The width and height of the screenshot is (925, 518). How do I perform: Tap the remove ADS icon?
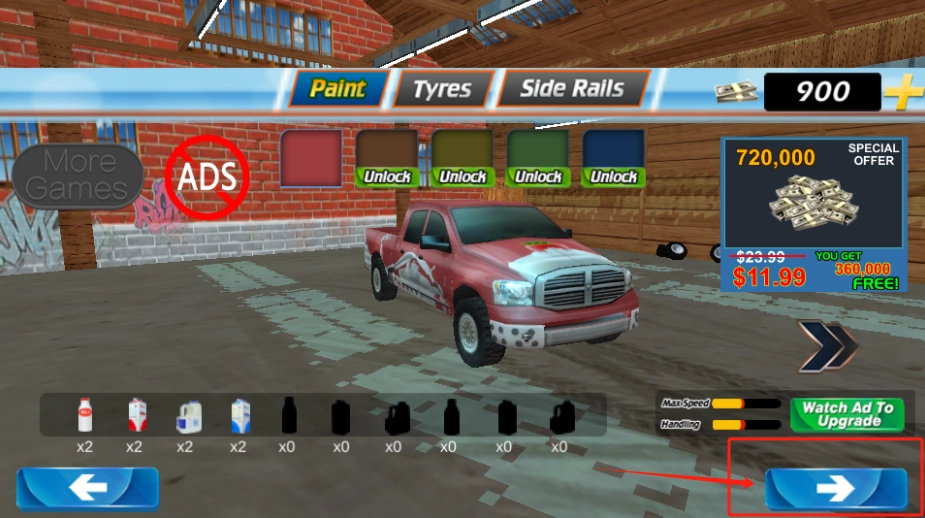(x=206, y=178)
